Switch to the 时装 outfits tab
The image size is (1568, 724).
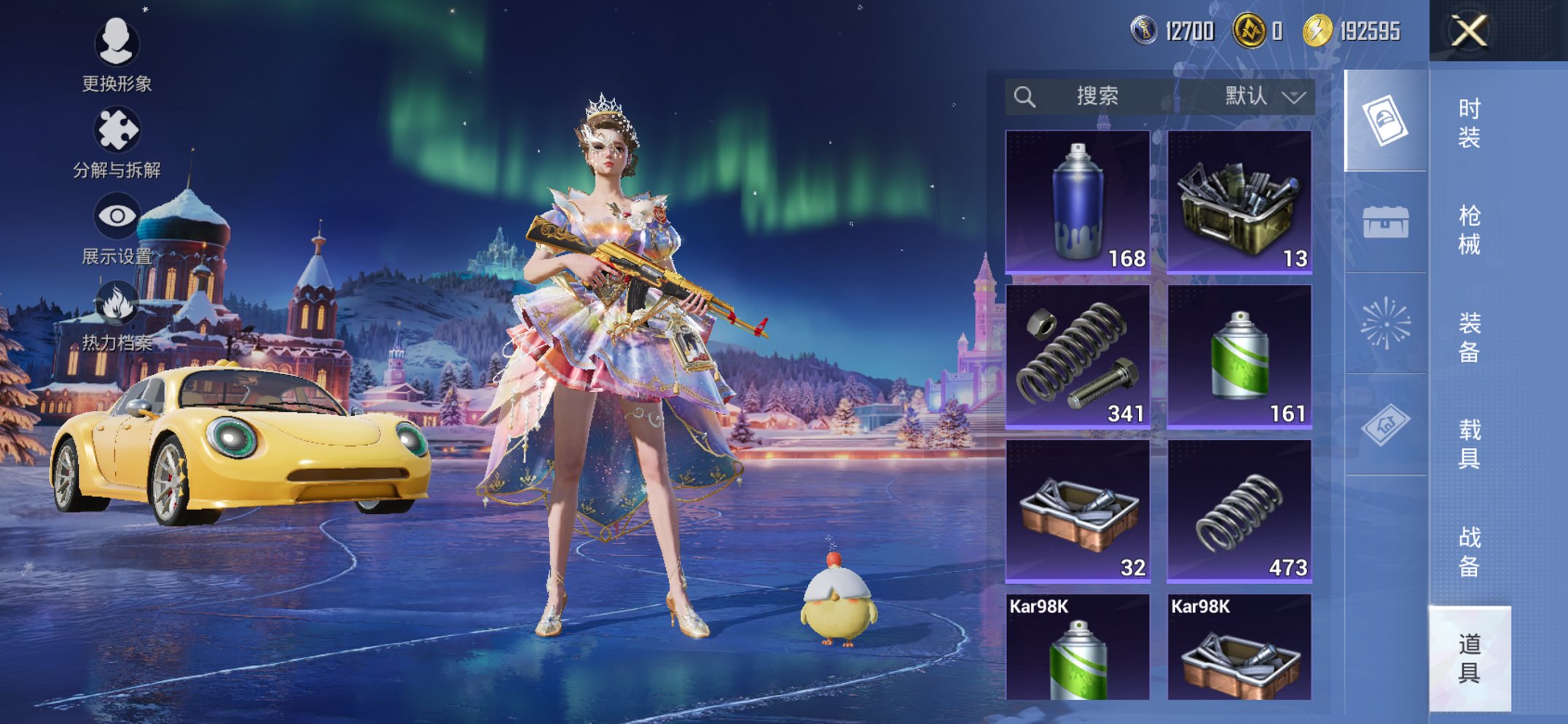[x=1469, y=122]
